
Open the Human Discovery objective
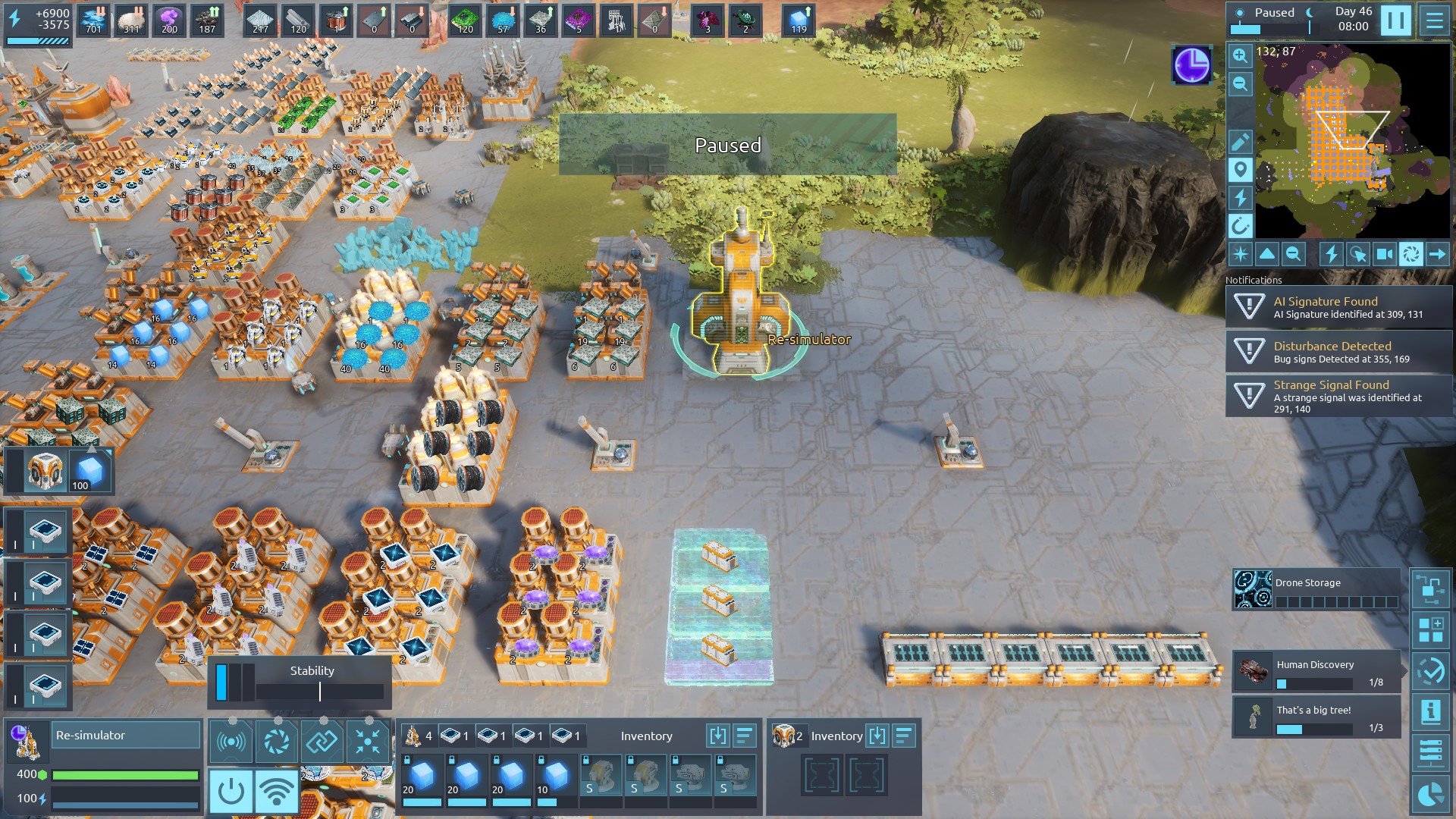click(x=1316, y=671)
